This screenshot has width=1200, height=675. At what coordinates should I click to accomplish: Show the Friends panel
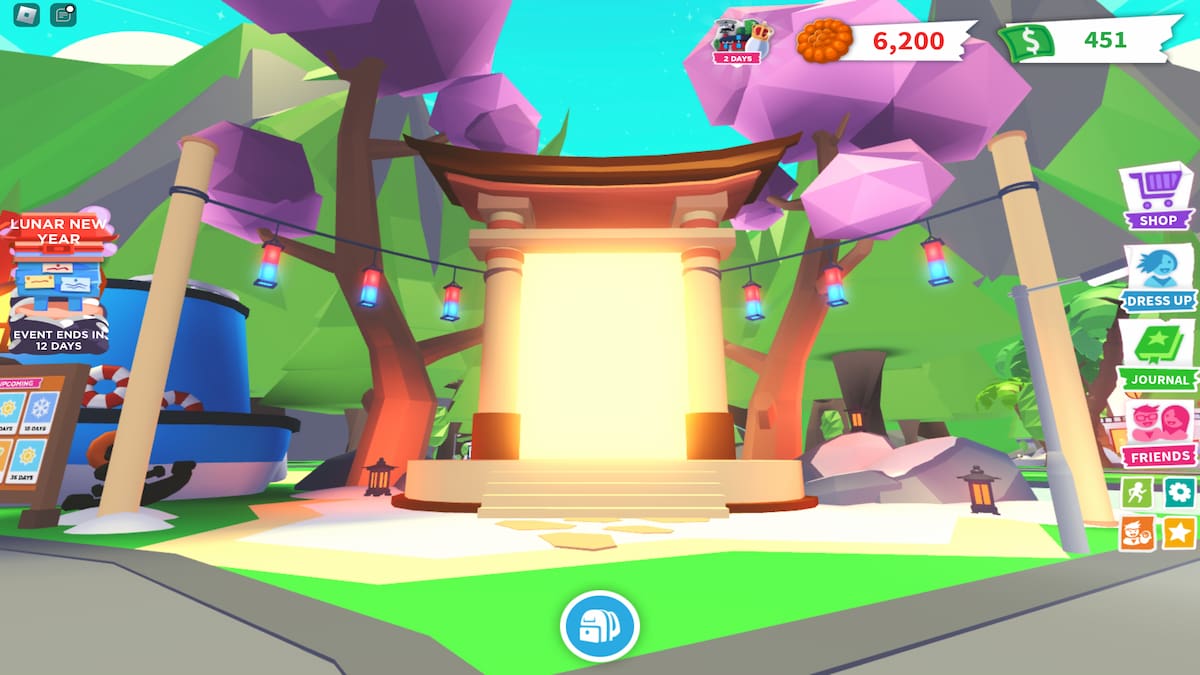coord(1158,434)
